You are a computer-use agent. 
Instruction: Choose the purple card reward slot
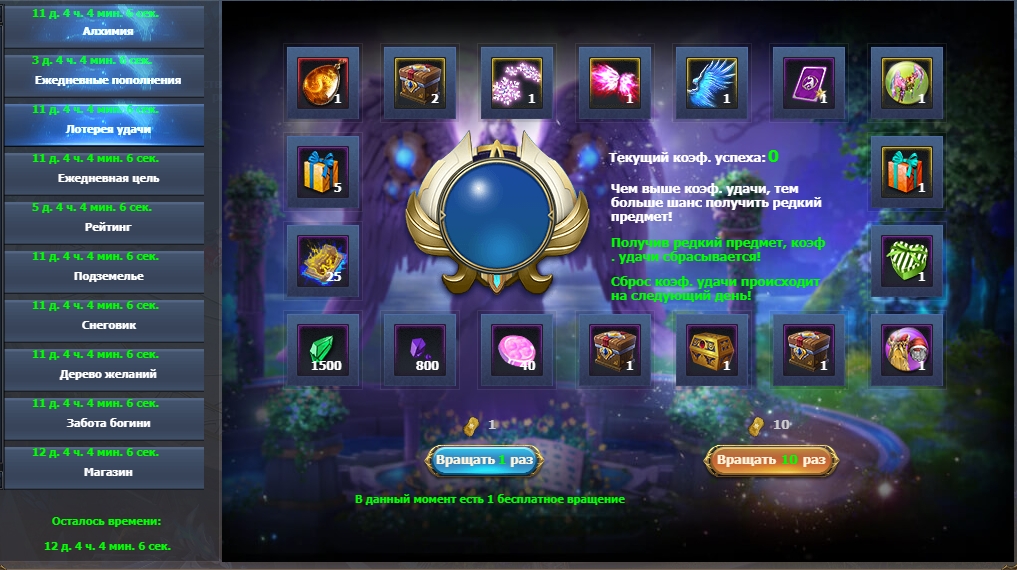808,82
